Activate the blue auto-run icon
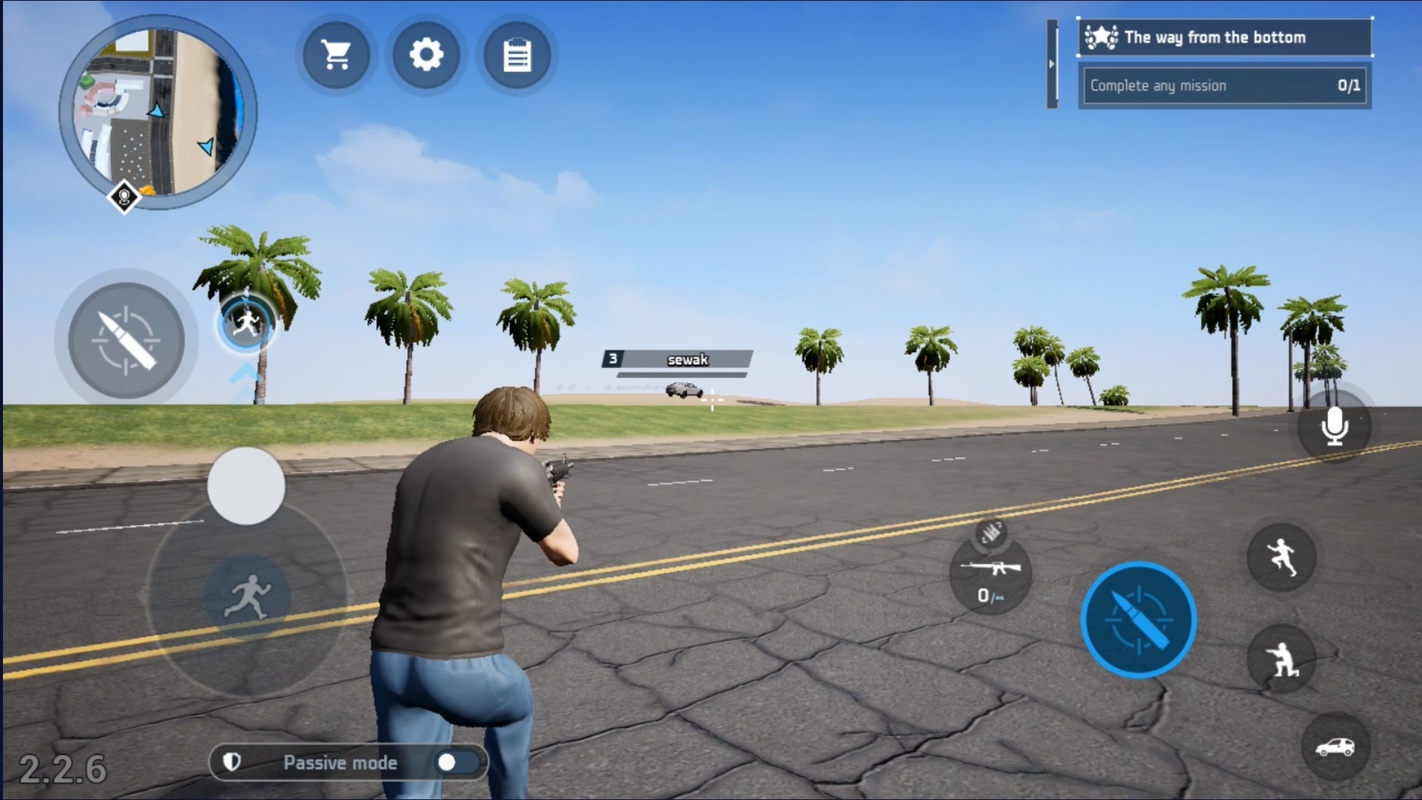The image size is (1422, 800). tap(246, 323)
